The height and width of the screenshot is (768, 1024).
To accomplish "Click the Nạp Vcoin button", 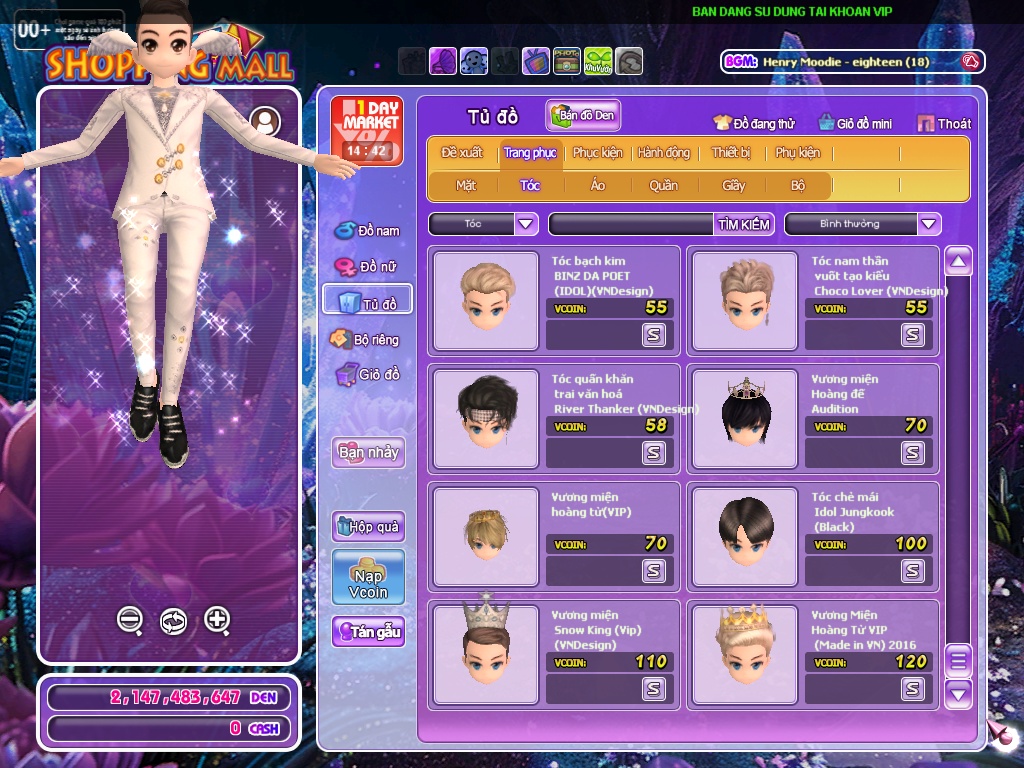I will 368,577.
